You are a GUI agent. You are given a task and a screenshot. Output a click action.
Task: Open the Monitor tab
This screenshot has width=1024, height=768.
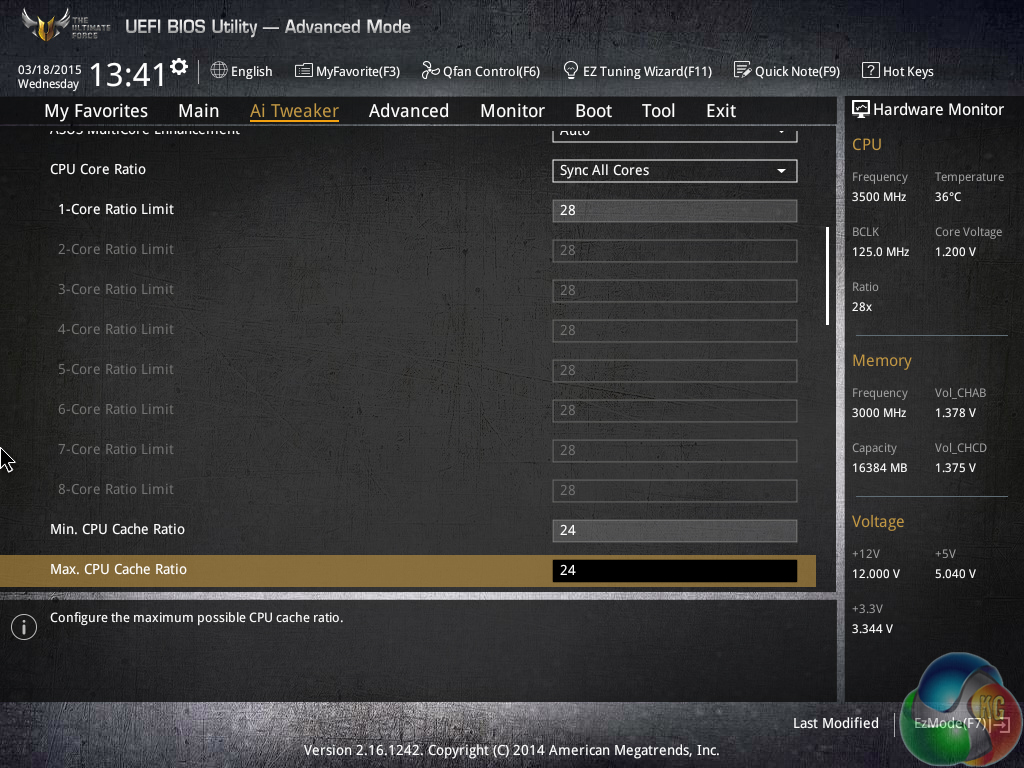[x=512, y=111]
